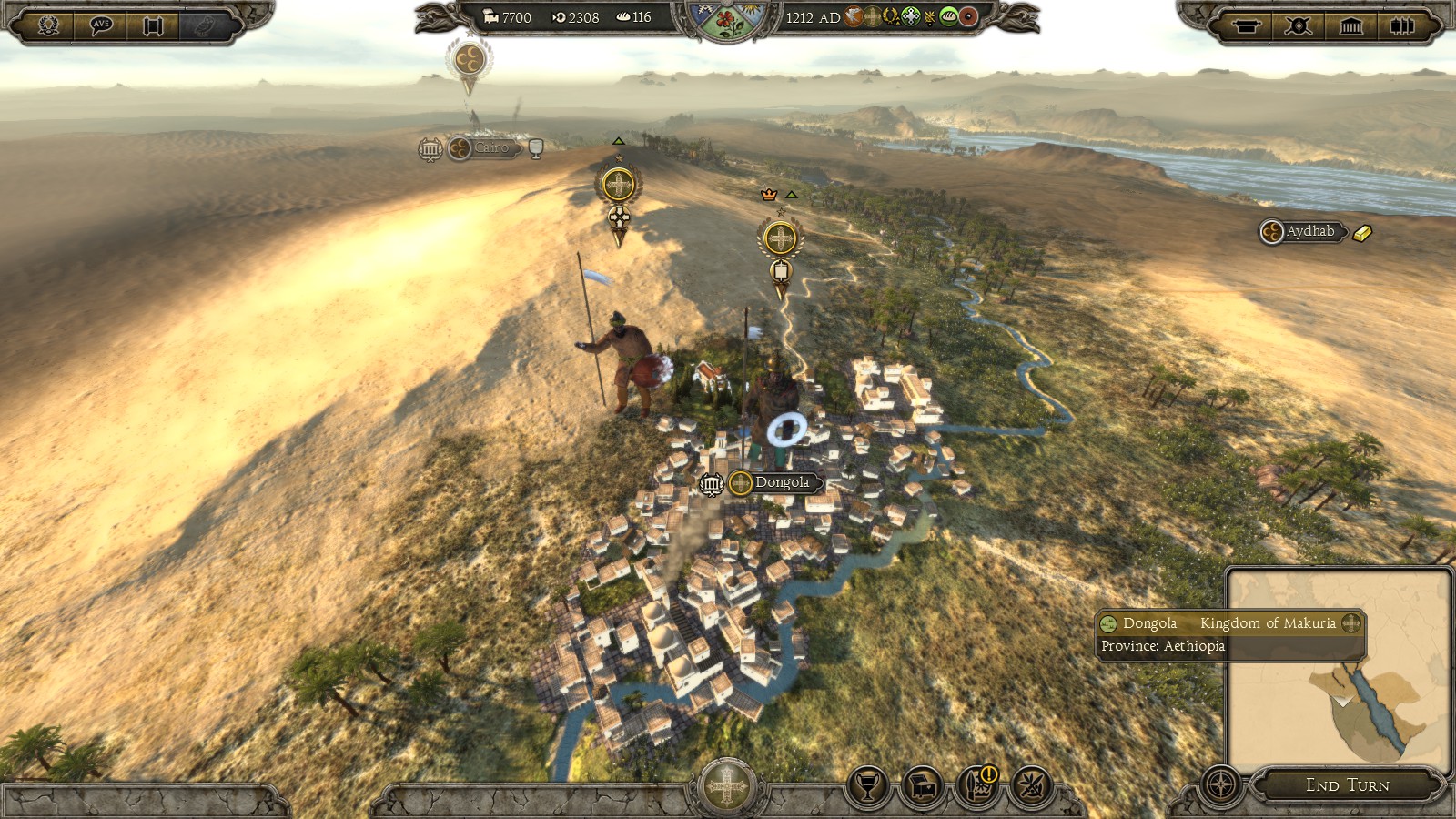Click the chalice objectives button
1456x819 pixels.
pos(868,785)
